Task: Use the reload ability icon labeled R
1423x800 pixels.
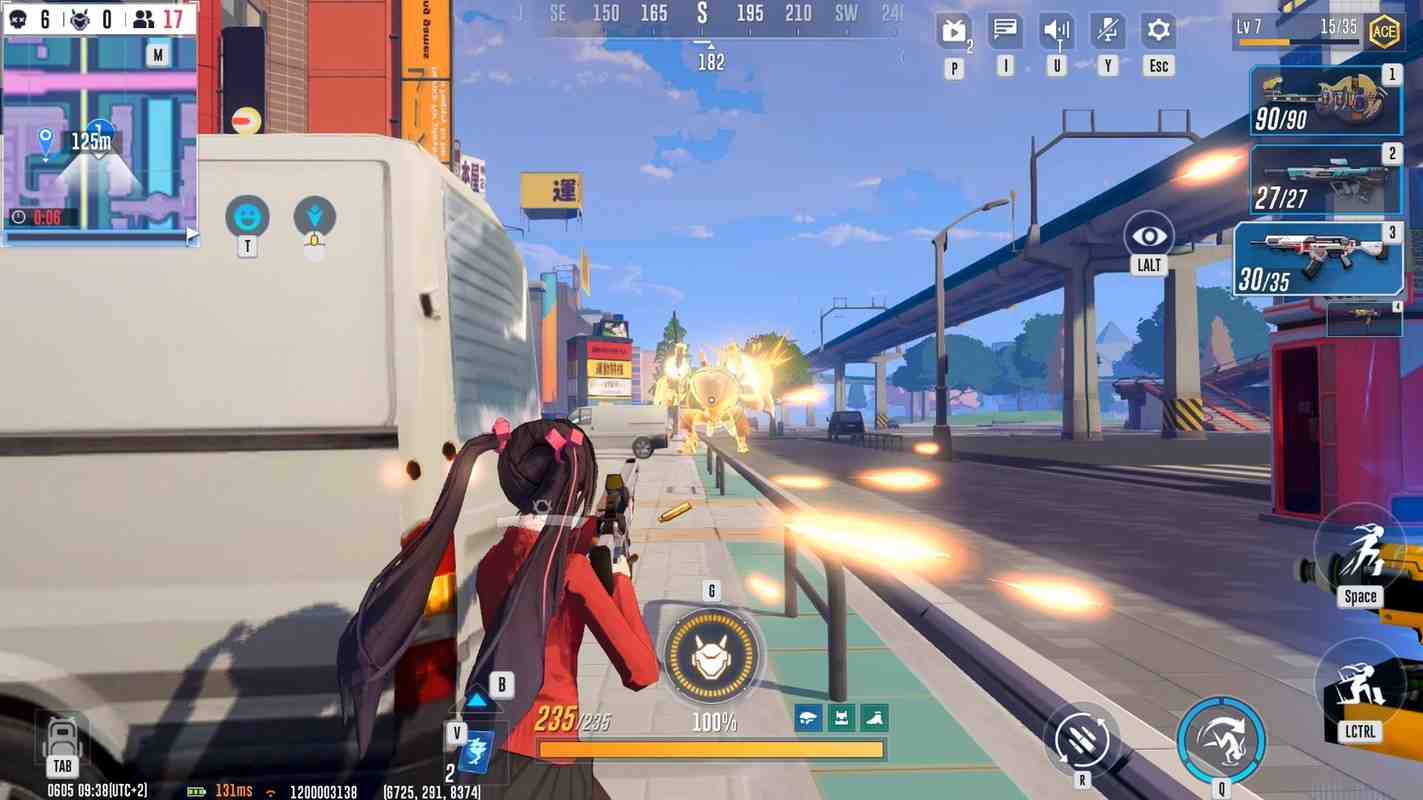Action: [1084, 740]
